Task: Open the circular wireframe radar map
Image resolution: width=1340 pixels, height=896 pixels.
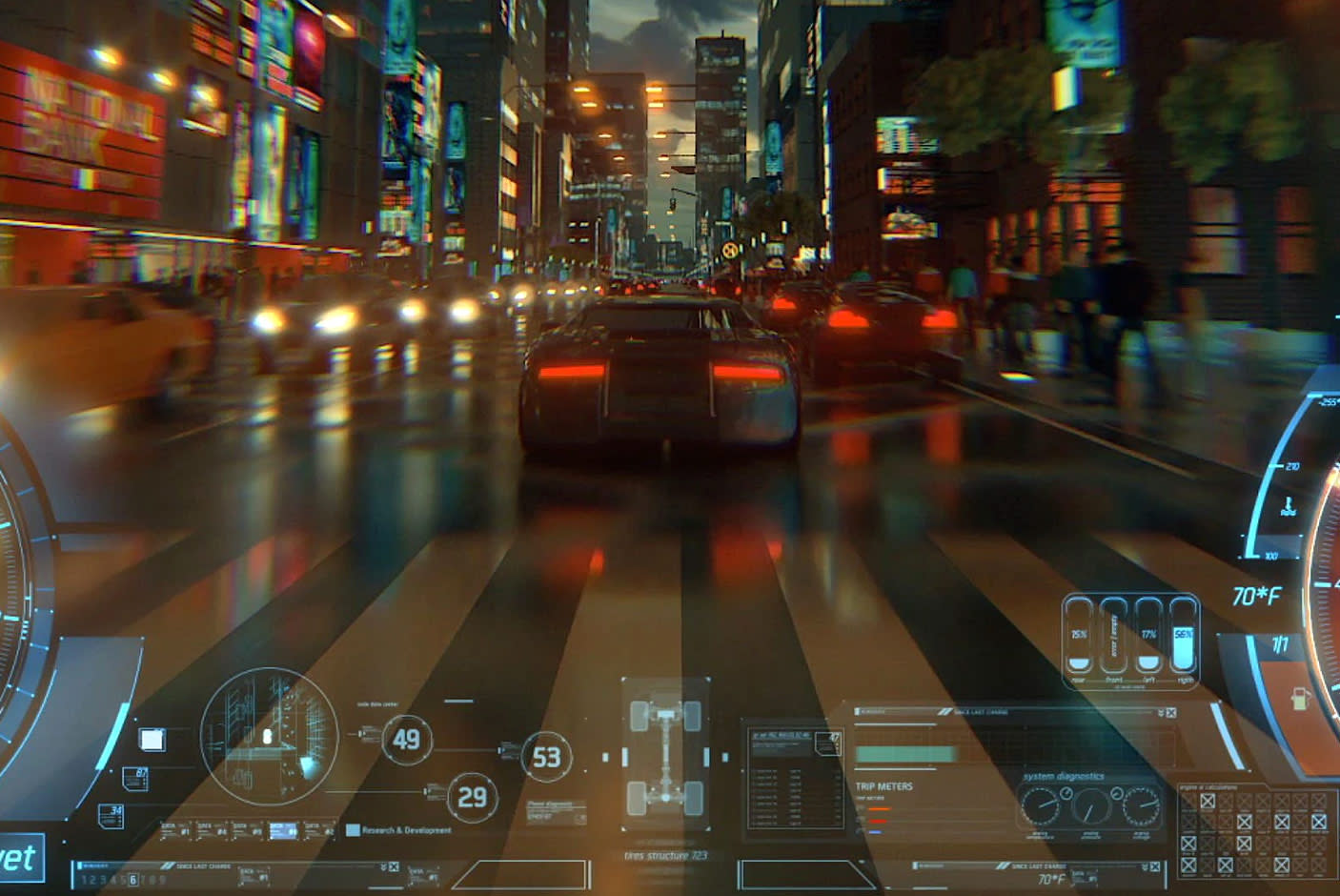Action: click(269, 734)
